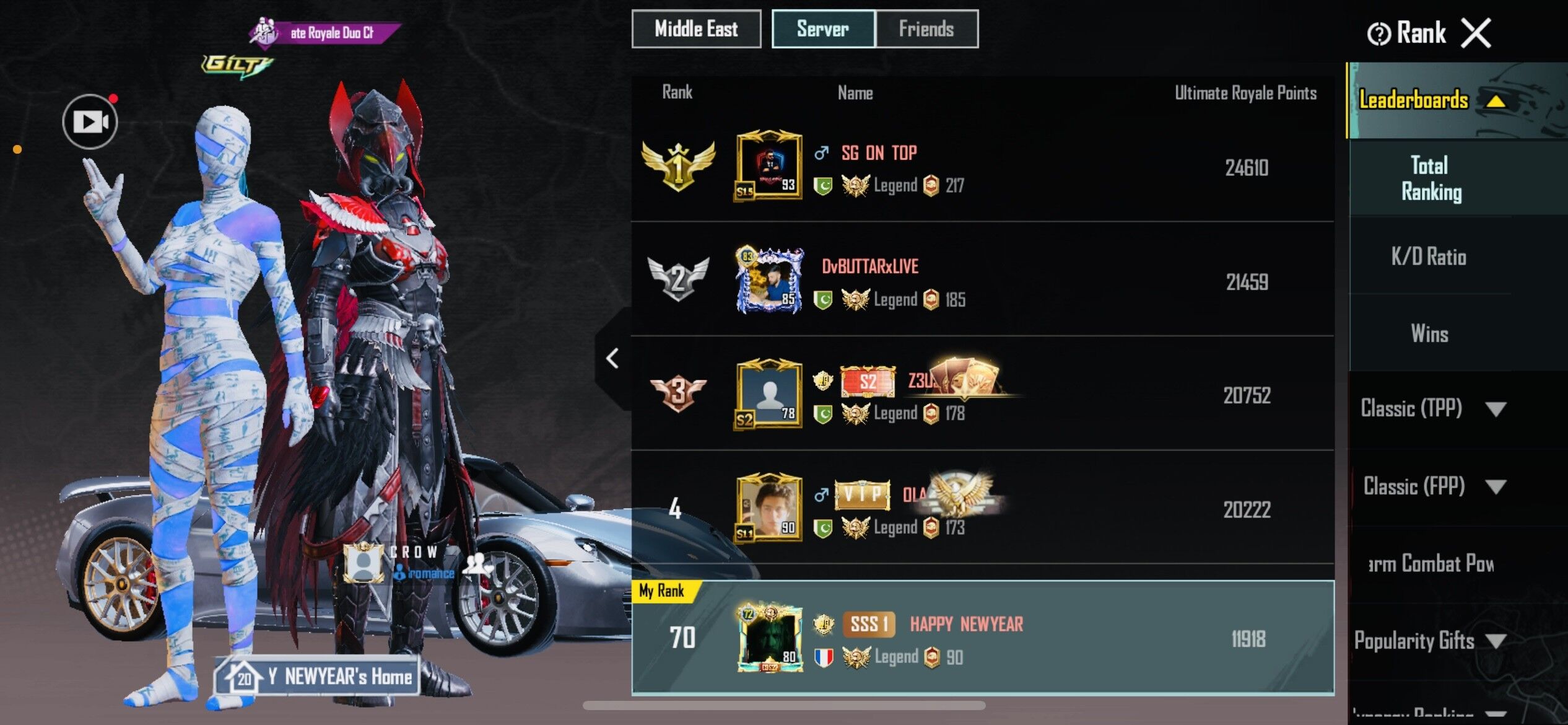The width and height of the screenshot is (1568, 725).
Task: Open the Rank help question mark
Action: (x=1380, y=32)
